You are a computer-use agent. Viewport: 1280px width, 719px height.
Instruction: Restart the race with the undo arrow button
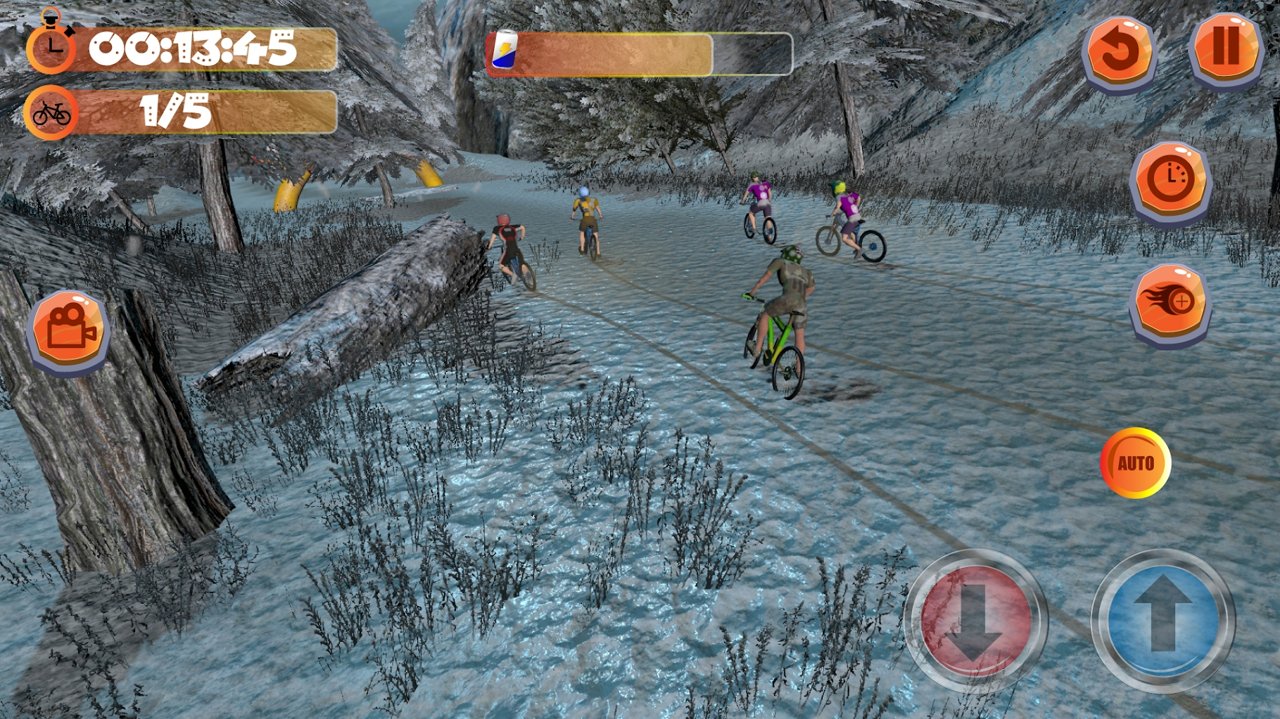pyautogui.click(x=1120, y=50)
